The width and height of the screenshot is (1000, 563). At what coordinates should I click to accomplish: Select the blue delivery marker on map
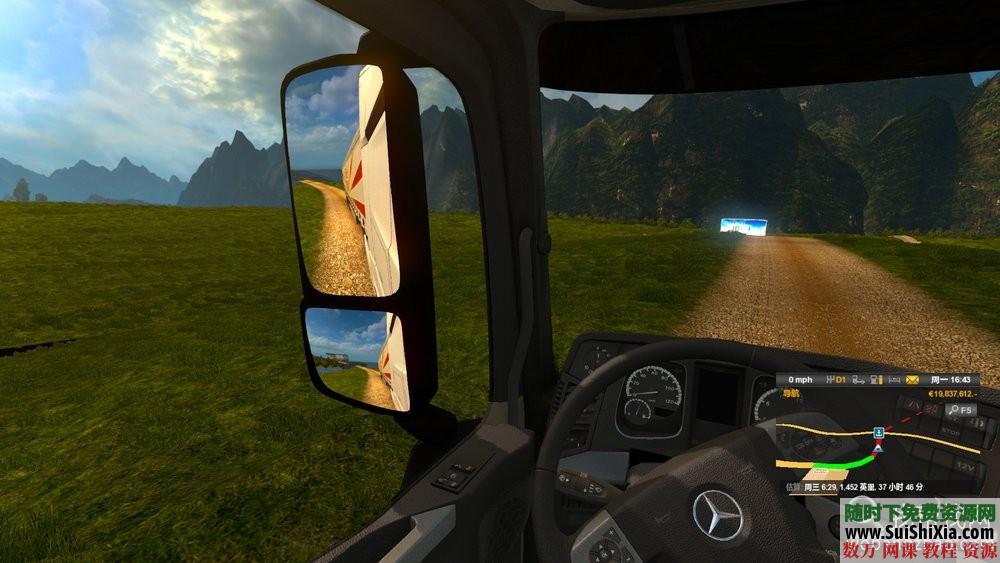(x=878, y=432)
